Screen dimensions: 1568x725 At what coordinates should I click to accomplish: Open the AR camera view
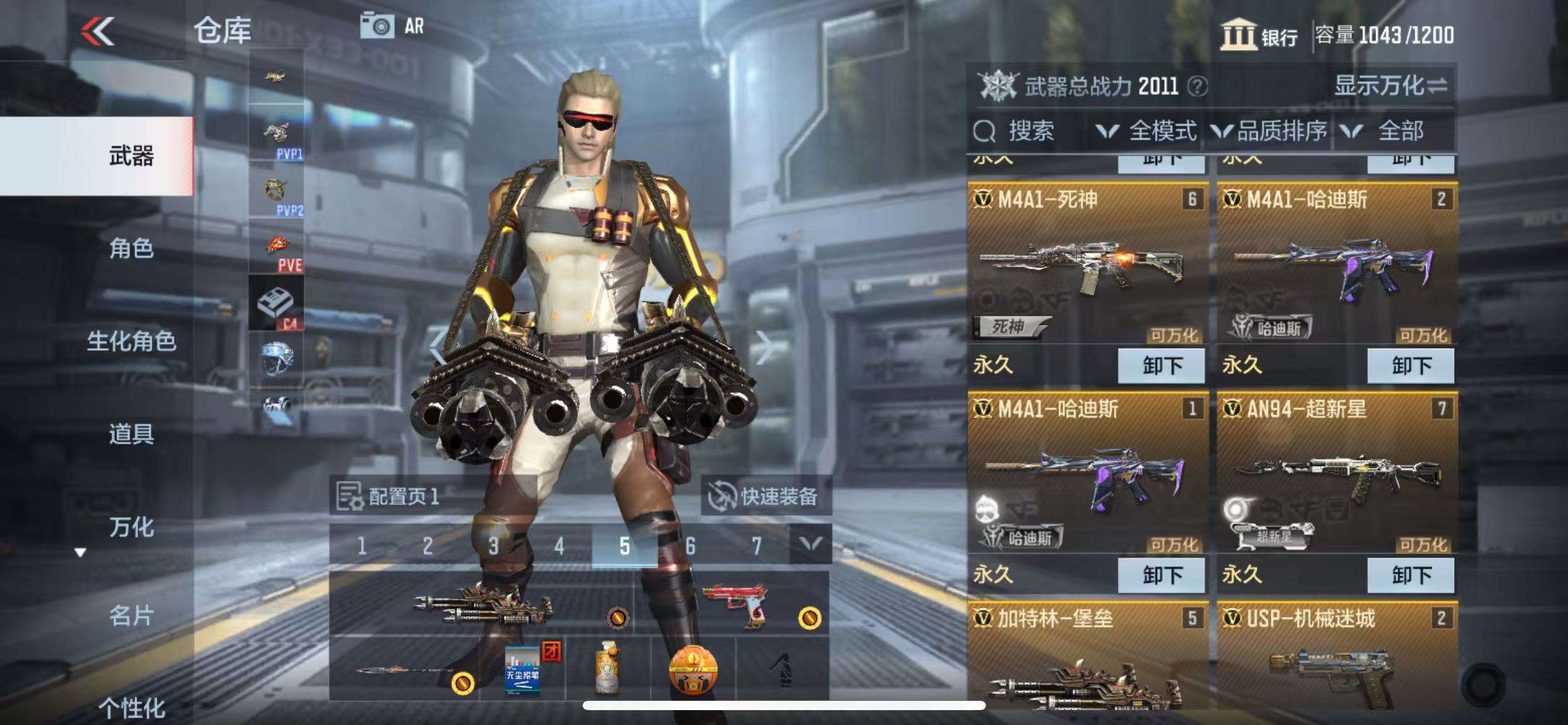pyautogui.click(x=393, y=26)
